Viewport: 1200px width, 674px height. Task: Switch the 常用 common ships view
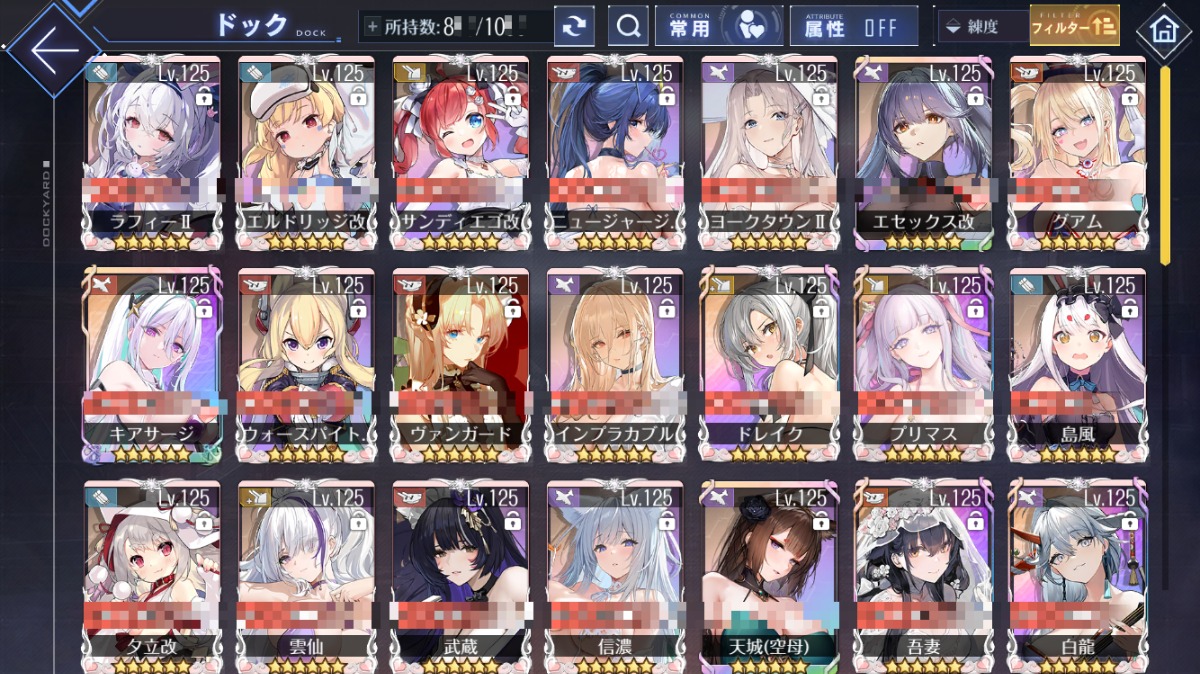(x=717, y=27)
